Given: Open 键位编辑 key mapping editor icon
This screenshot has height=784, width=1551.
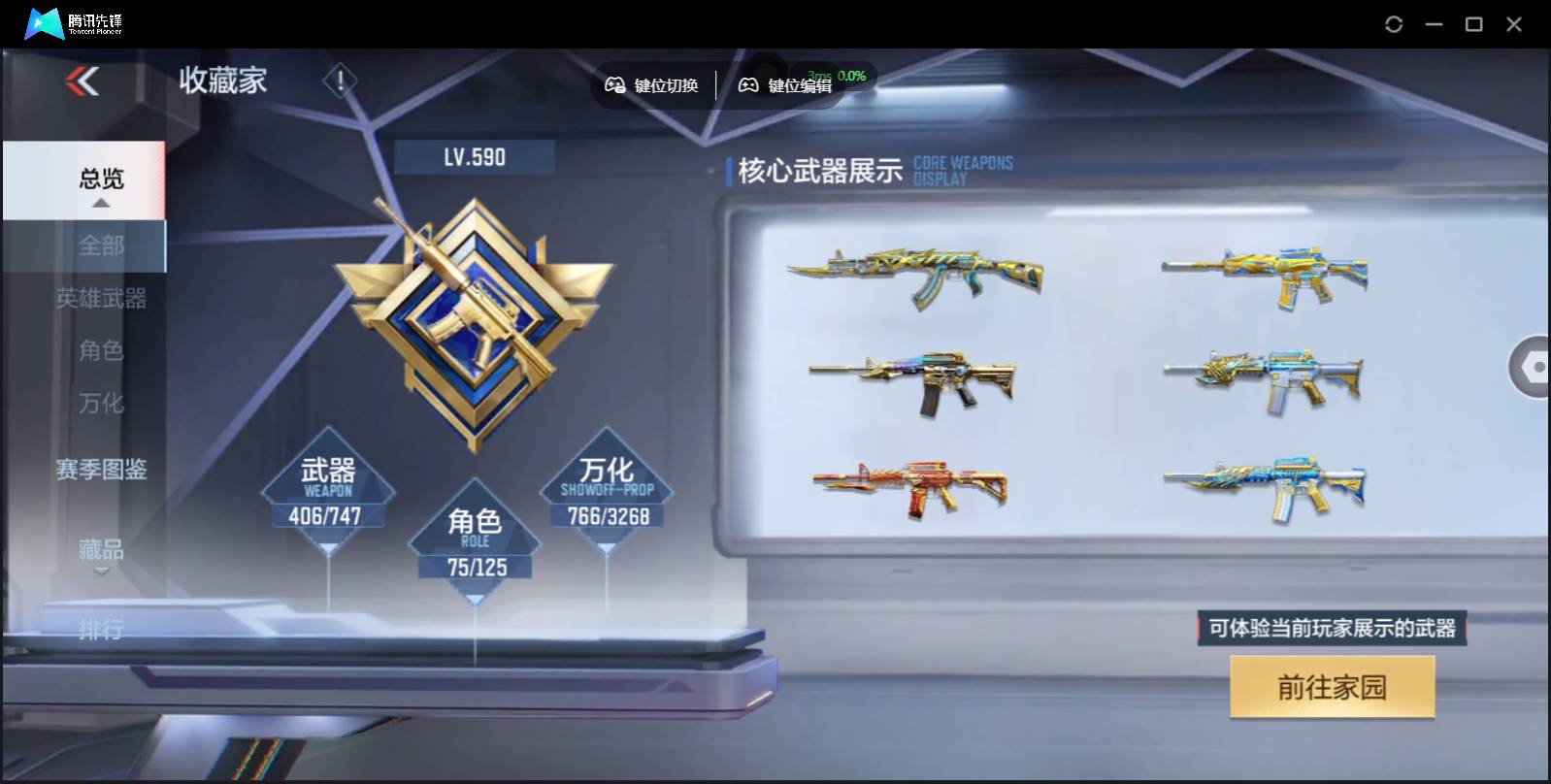Looking at the screenshot, I should click(747, 85).
